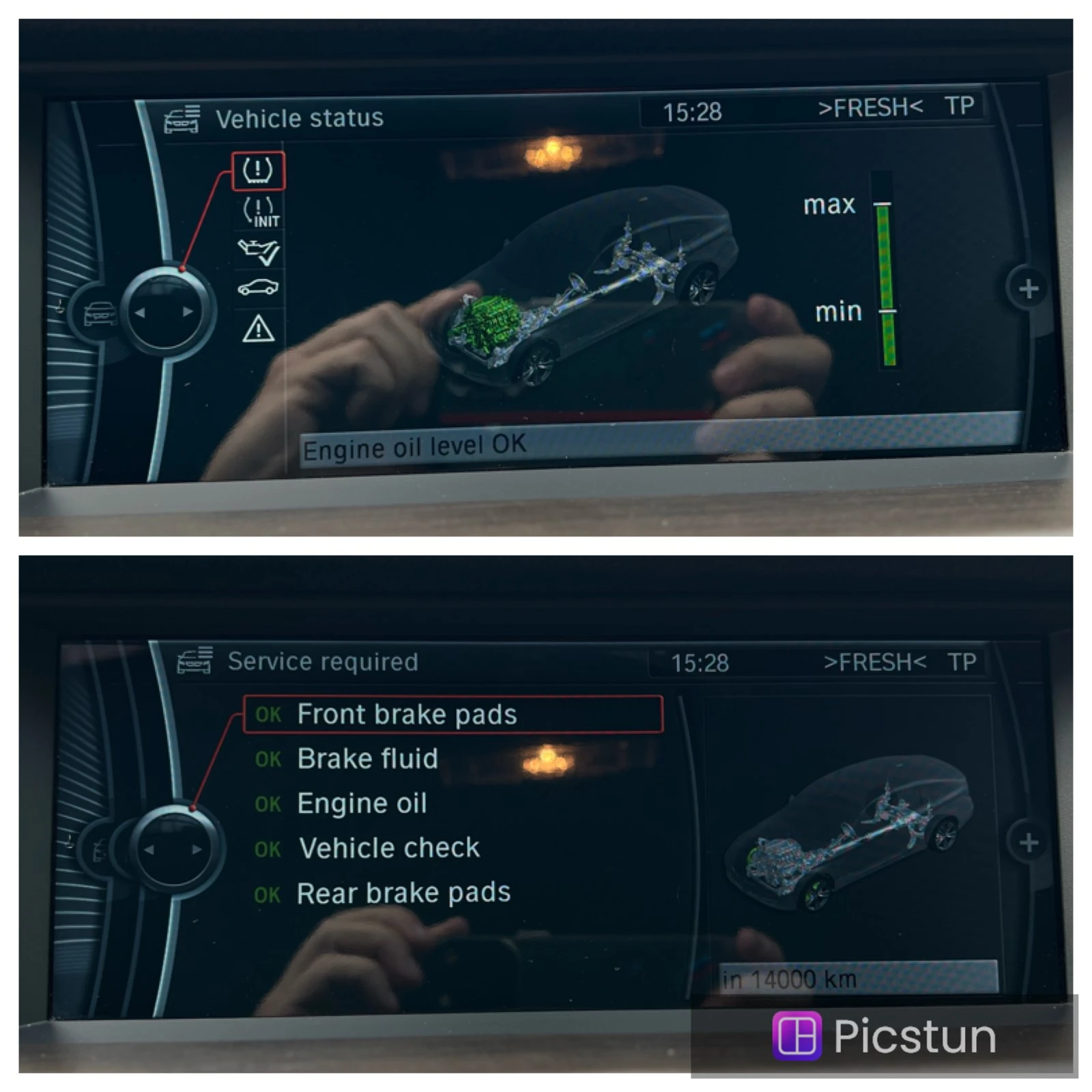The height and width of the screenshot is (1092, 1092).
Task: Open the warning triangle check control
Action: pos(259,329)
